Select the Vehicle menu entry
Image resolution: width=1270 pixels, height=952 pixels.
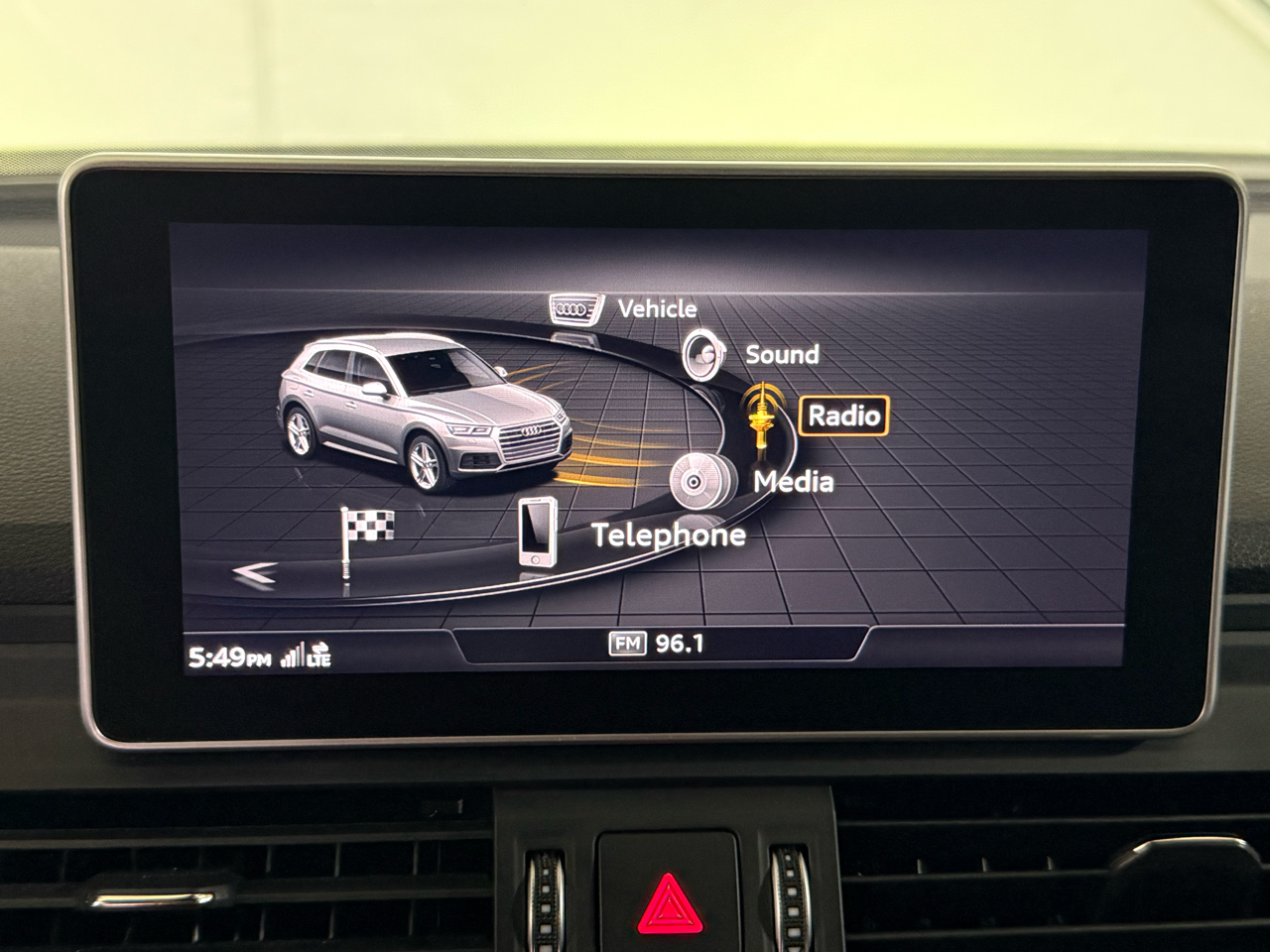click(656, 308)
